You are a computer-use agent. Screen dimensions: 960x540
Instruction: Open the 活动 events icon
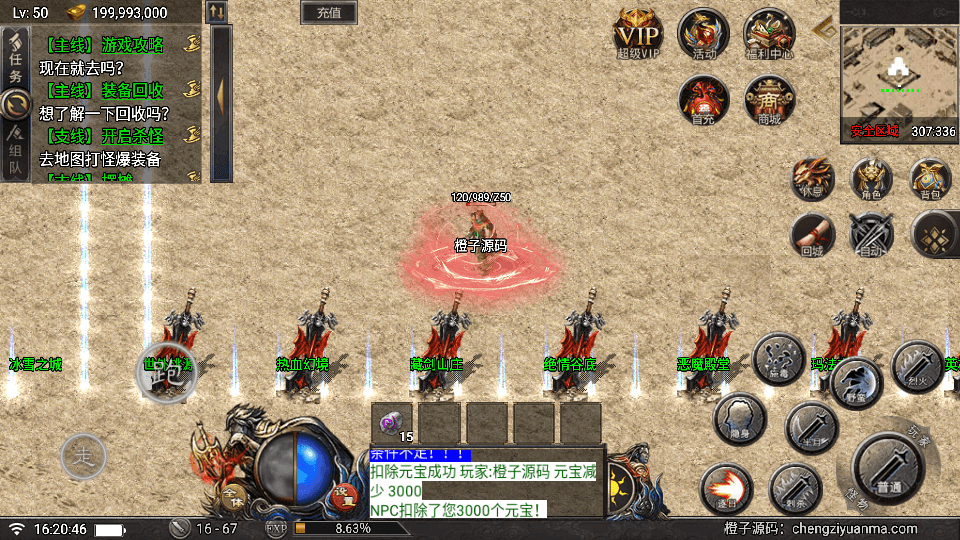coord(703,34)
